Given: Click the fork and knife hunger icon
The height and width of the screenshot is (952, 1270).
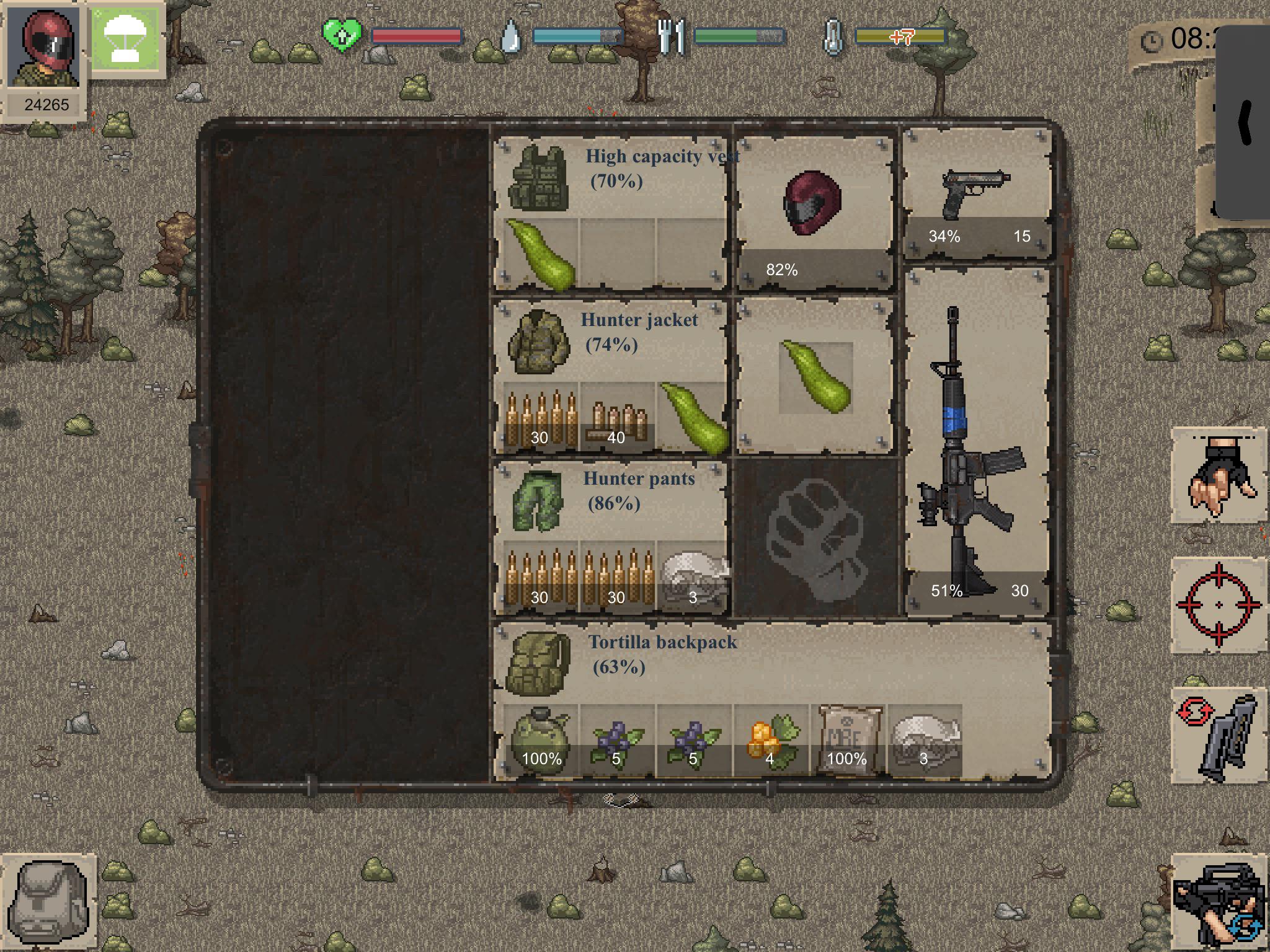Looking at the screenshot, I should 671,37.
